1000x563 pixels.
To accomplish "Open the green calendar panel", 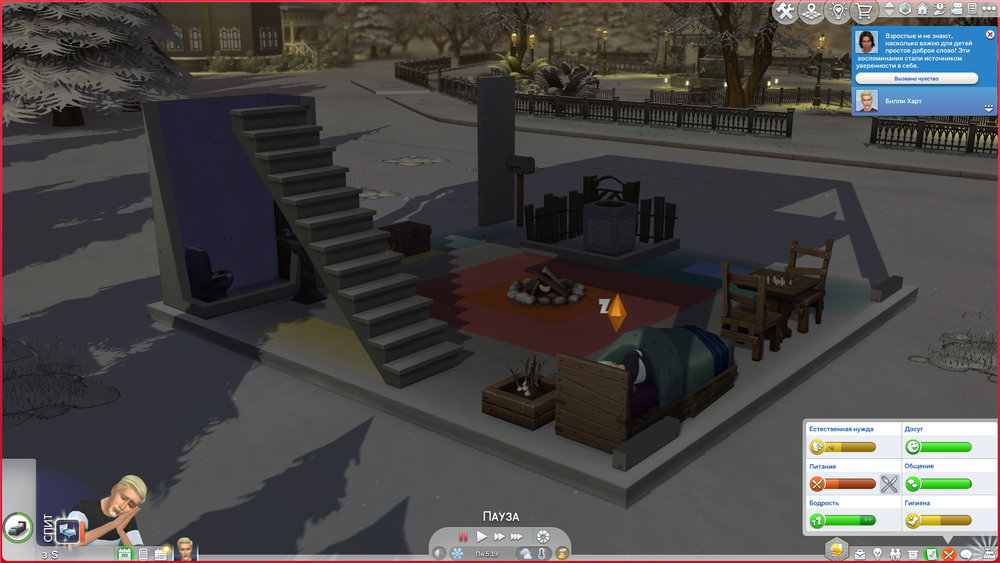I will [x=125, y=553].
